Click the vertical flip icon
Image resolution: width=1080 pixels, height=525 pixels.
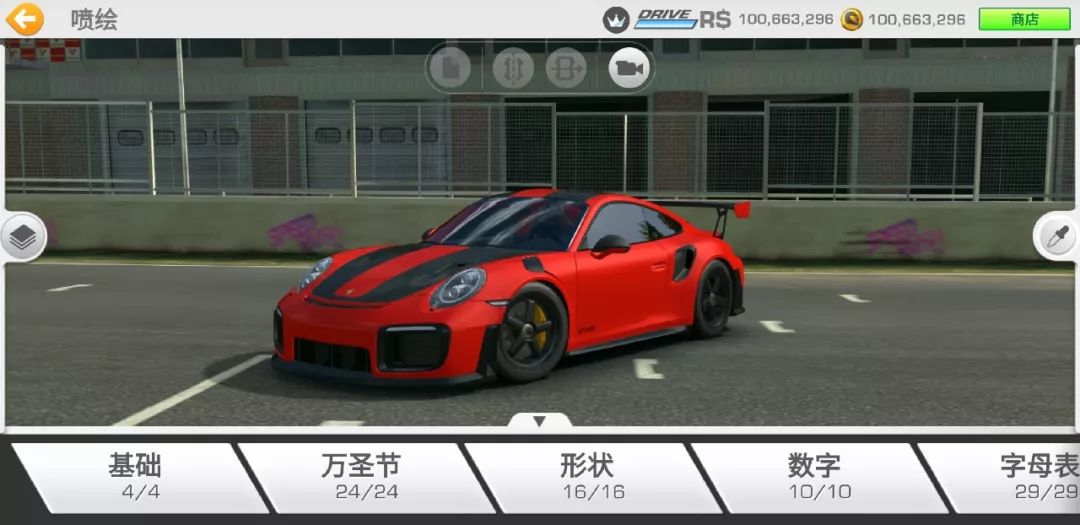(x=512, y=68)
